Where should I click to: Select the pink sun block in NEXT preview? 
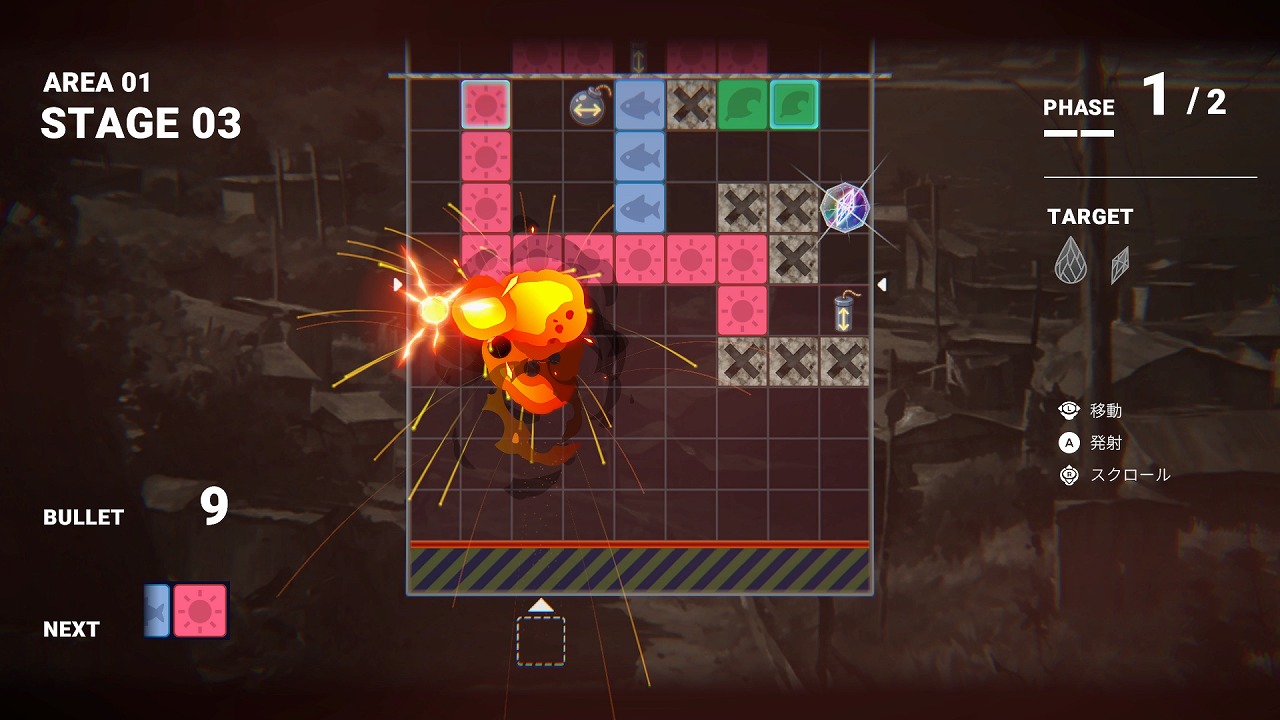click(200, 611)
